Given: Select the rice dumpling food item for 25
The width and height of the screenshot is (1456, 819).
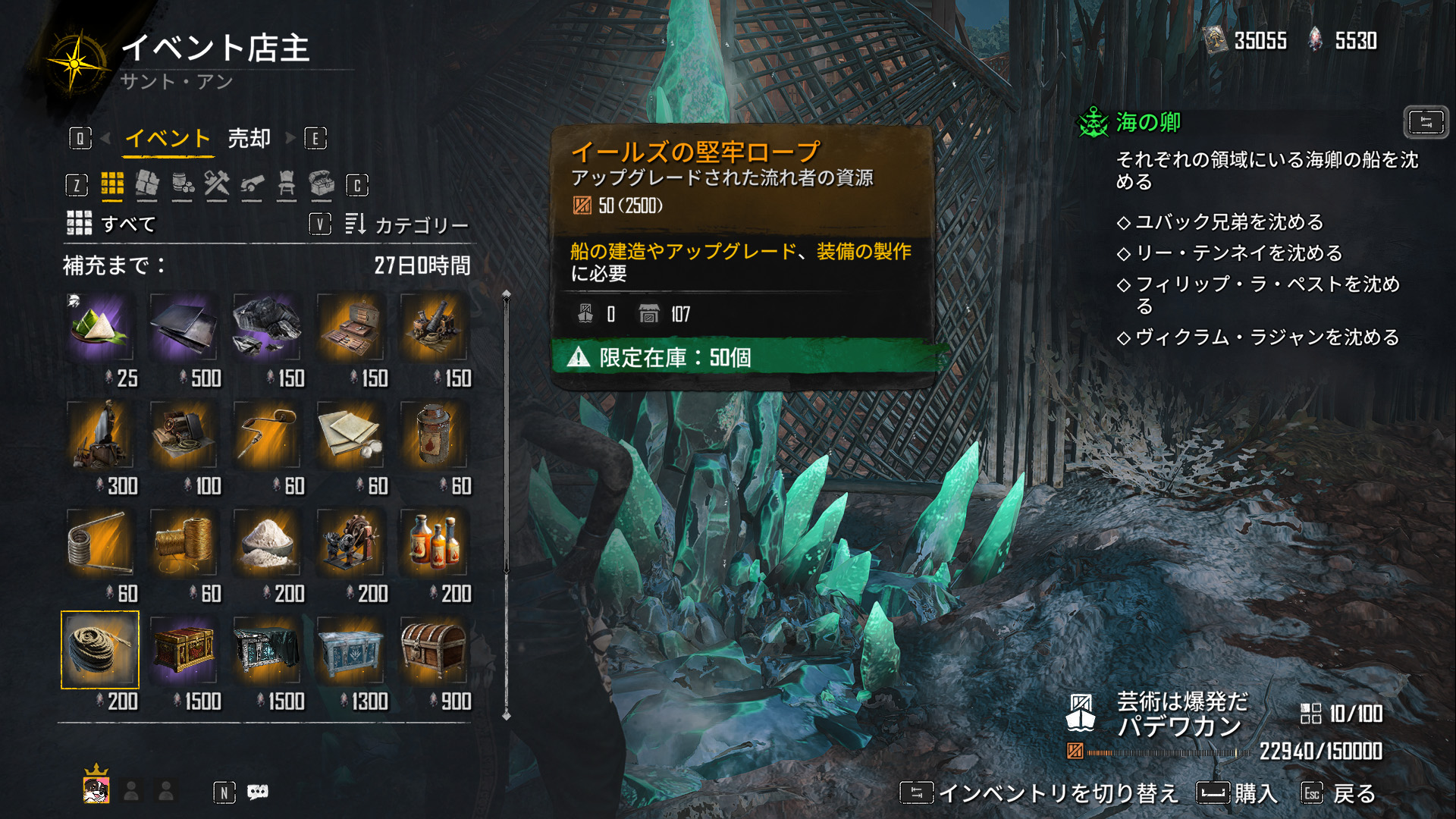Looking at the screenshot, I should tap(100, 328).
